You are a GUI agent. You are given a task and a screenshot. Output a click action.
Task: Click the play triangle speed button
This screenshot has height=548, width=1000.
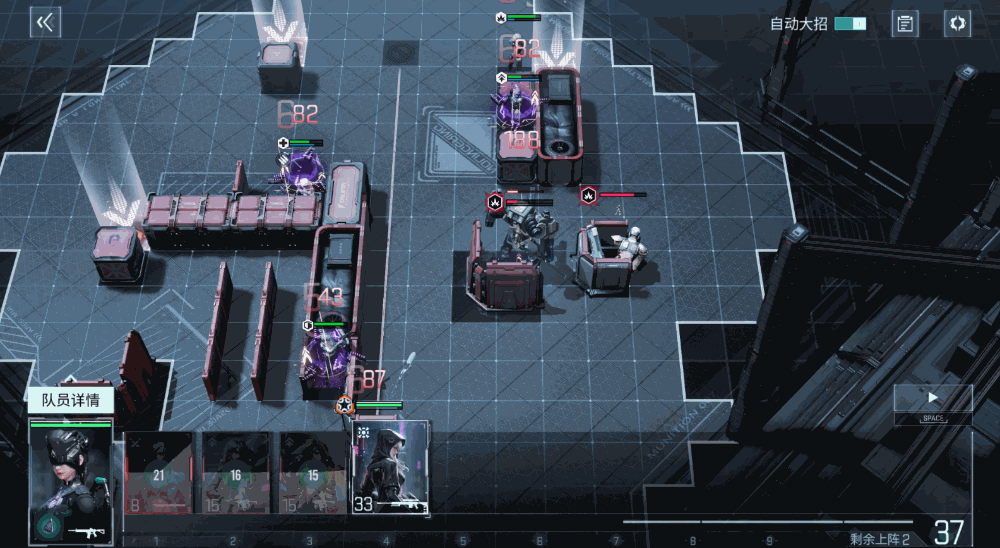[933, 398]
